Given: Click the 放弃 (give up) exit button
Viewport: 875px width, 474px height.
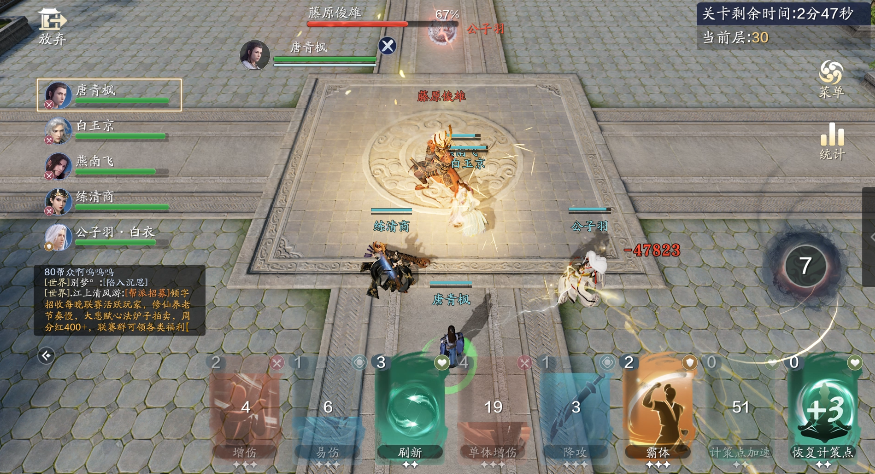Looking at the screenshot, I should (52, 27).
